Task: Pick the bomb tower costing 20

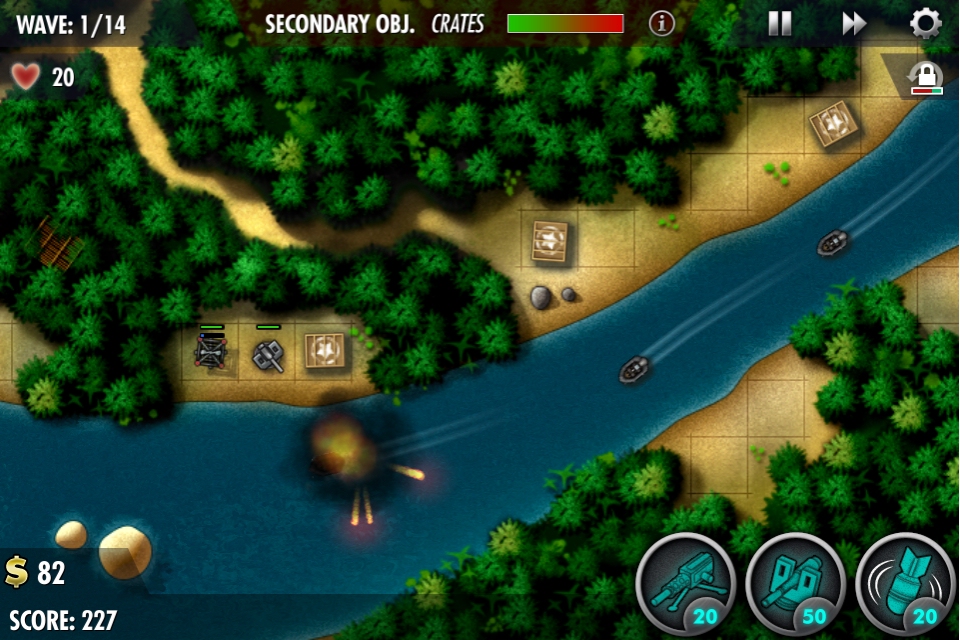Action: (906, 584)
